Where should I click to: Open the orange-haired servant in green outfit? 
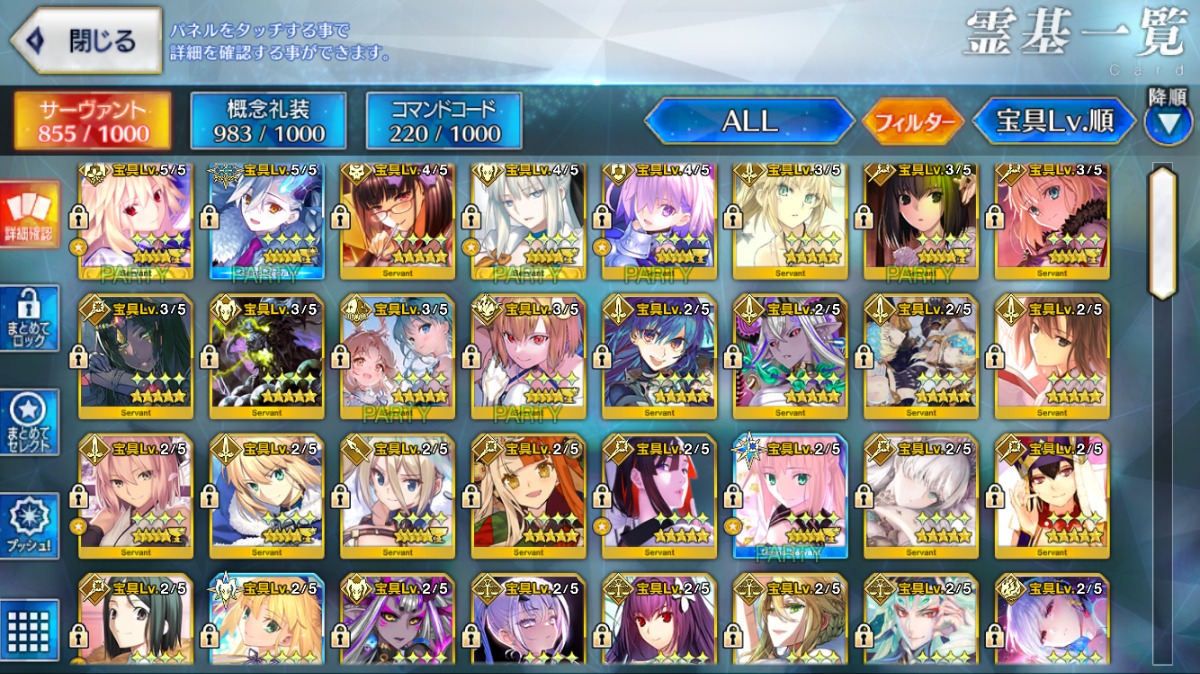[528, 496]
